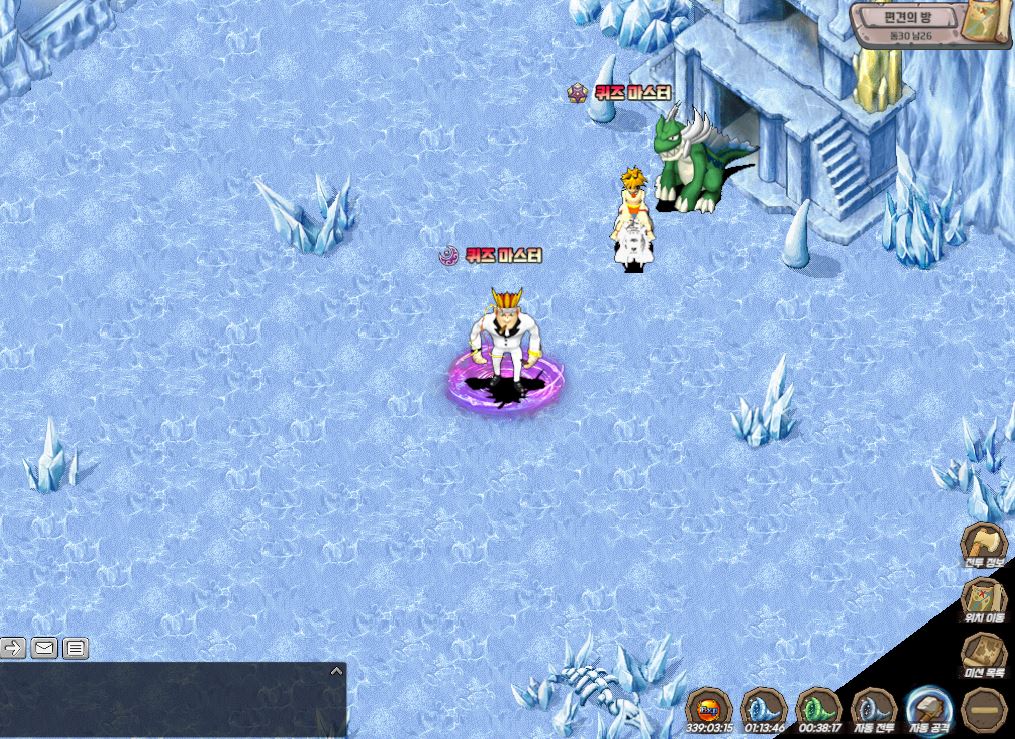Click inside the dark chat box
Viewport: 1015px width, 739px height.
tap(170, 705)
